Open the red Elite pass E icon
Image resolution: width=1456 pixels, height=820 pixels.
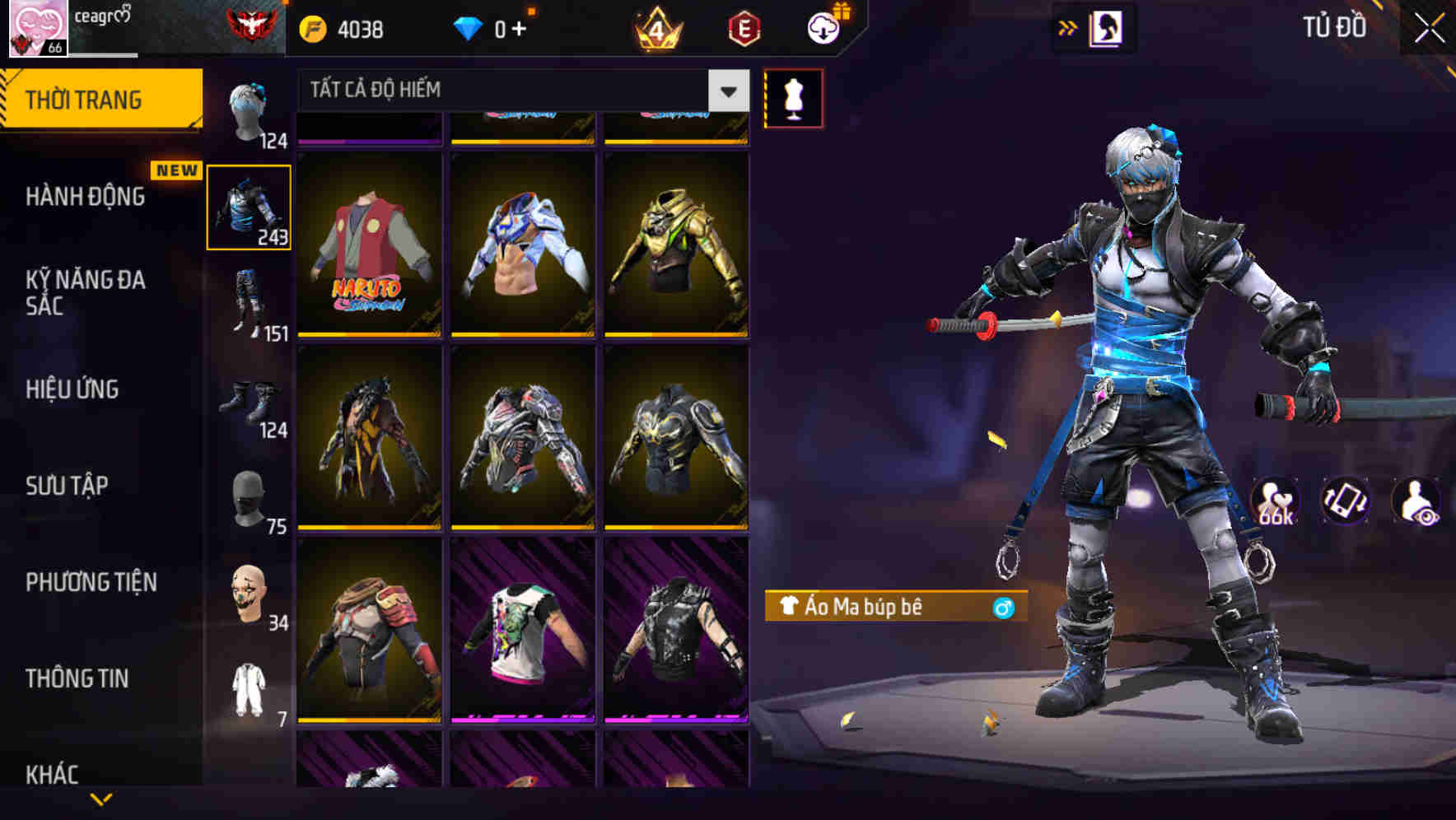pos(740,27)
